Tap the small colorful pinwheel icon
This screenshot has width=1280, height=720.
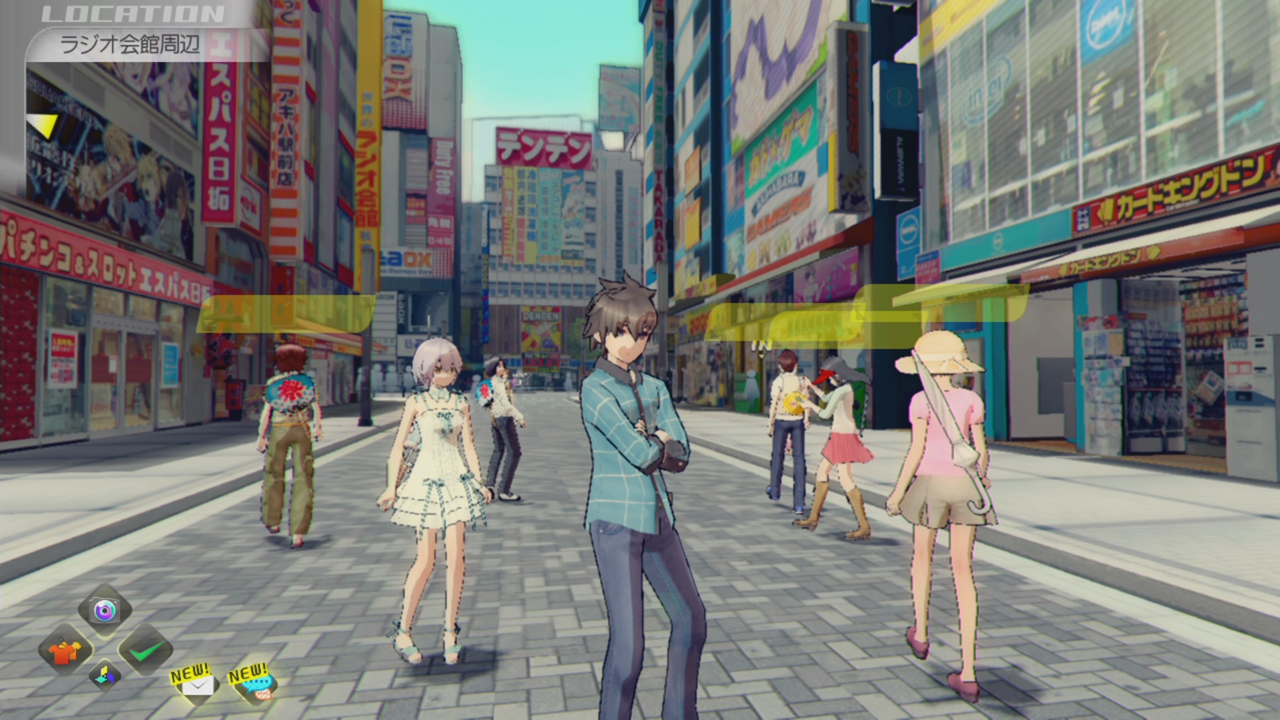pyautogui.click(x=105, y=675)
